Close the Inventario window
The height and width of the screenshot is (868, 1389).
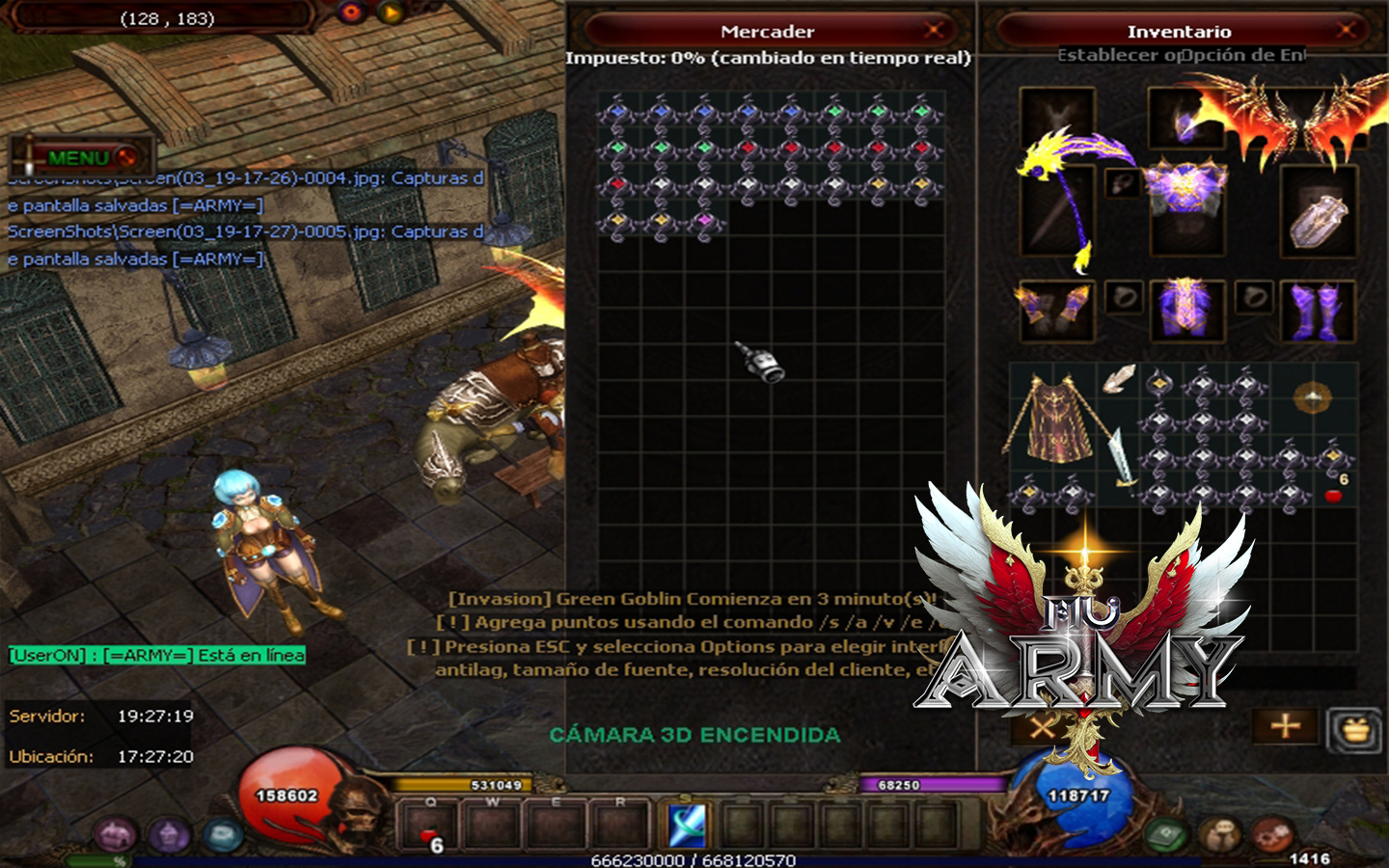(1347, 31)
